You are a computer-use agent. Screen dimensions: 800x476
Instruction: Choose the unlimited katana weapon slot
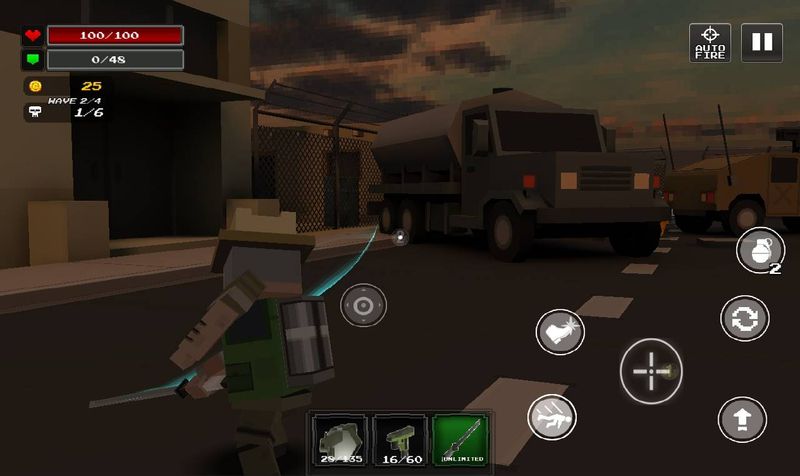point(461,441)
